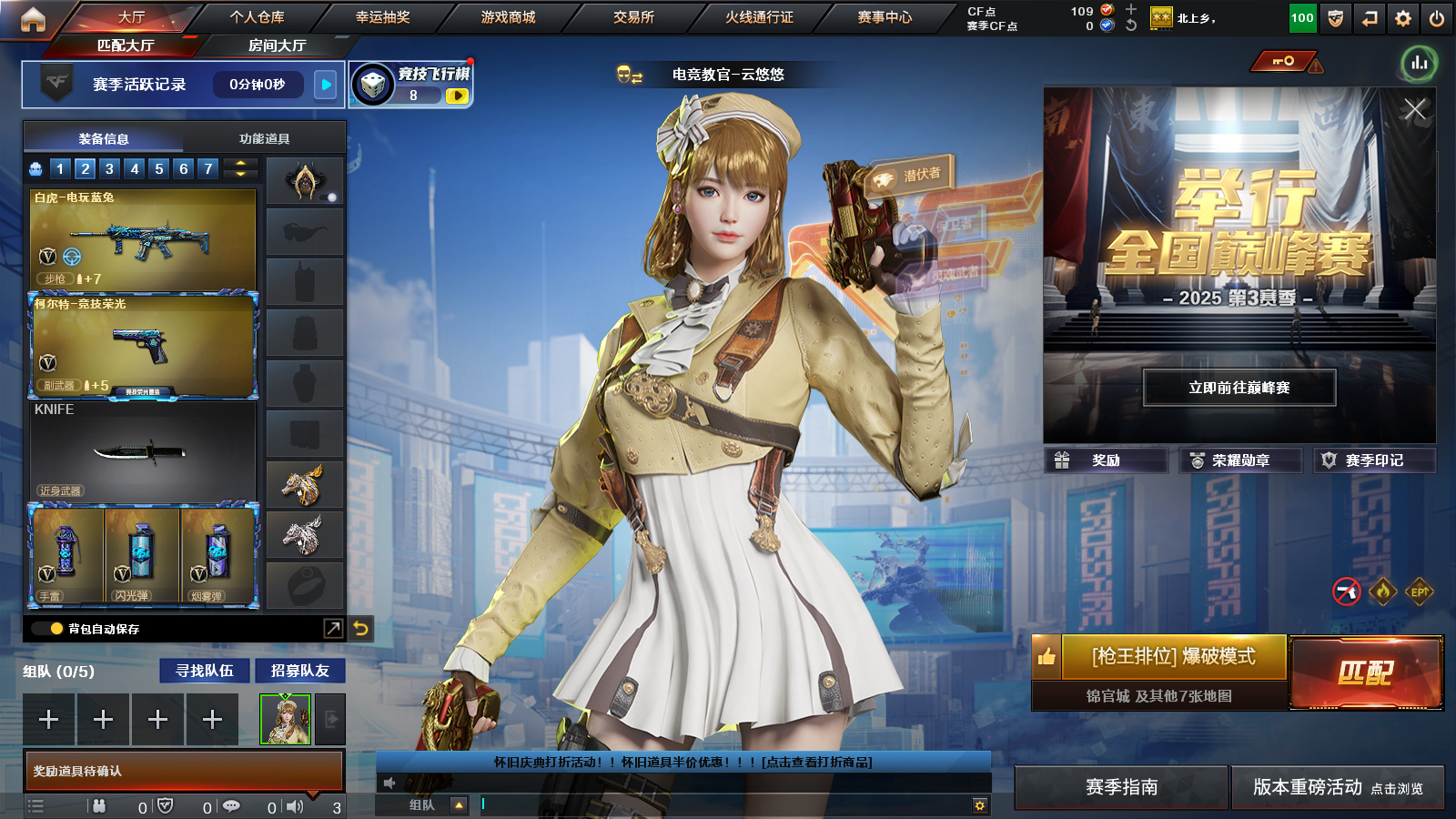Select backpack number 3
This screenshot has height=819, width=1456.
pyautogui.click(x=109, y=168)
